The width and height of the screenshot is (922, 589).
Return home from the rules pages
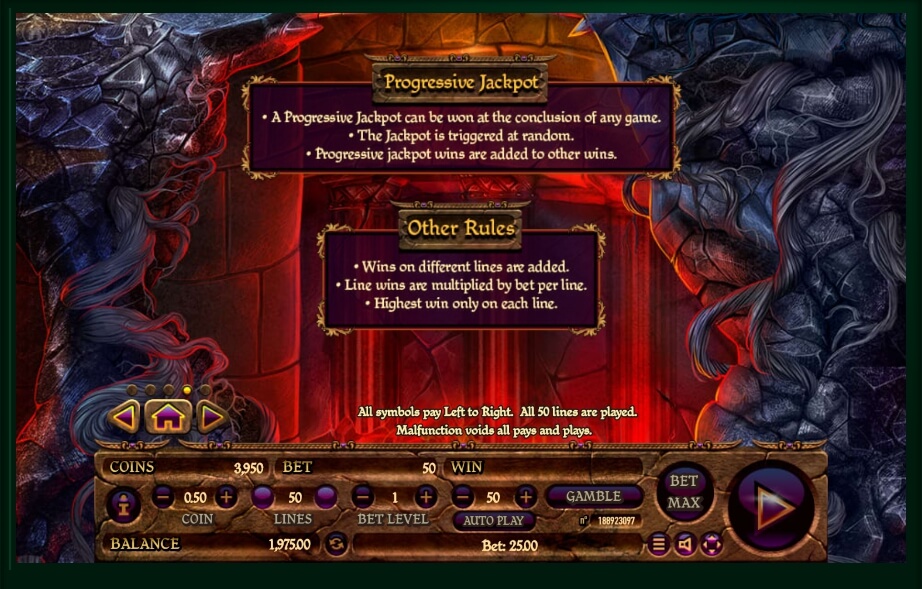click(x=167, y=417)
